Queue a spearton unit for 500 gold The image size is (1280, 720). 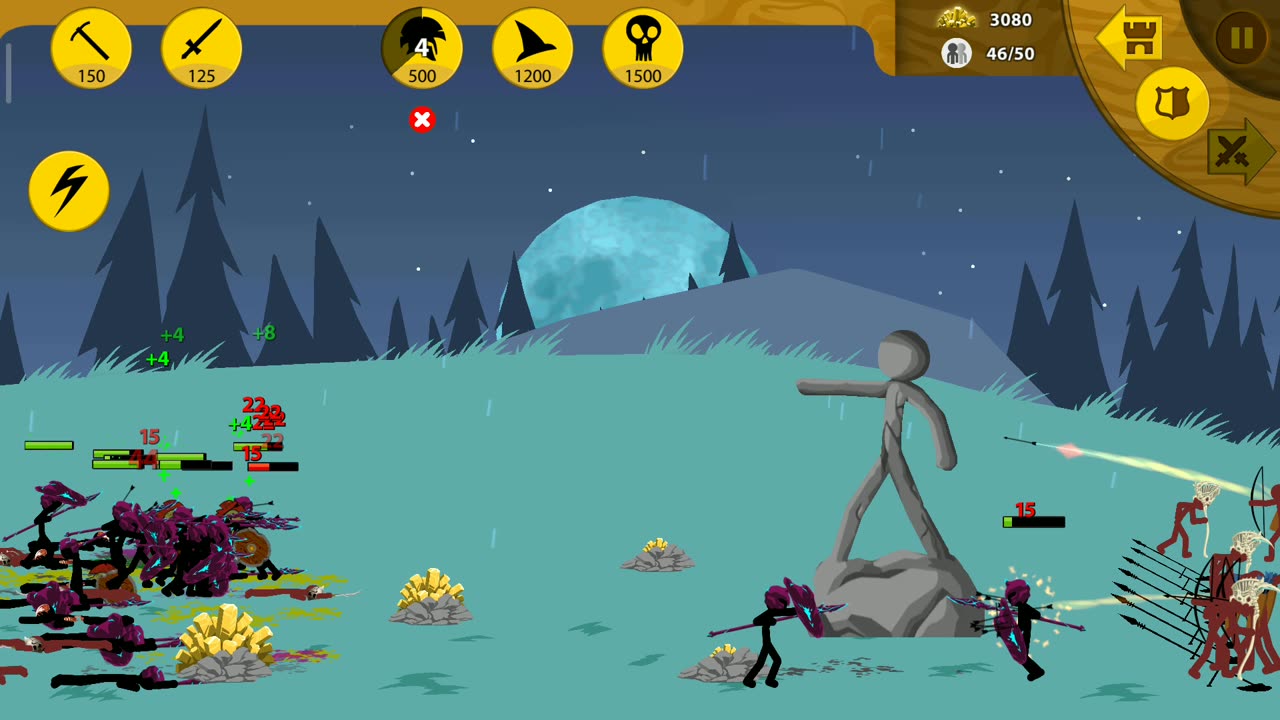pos(422,48)
